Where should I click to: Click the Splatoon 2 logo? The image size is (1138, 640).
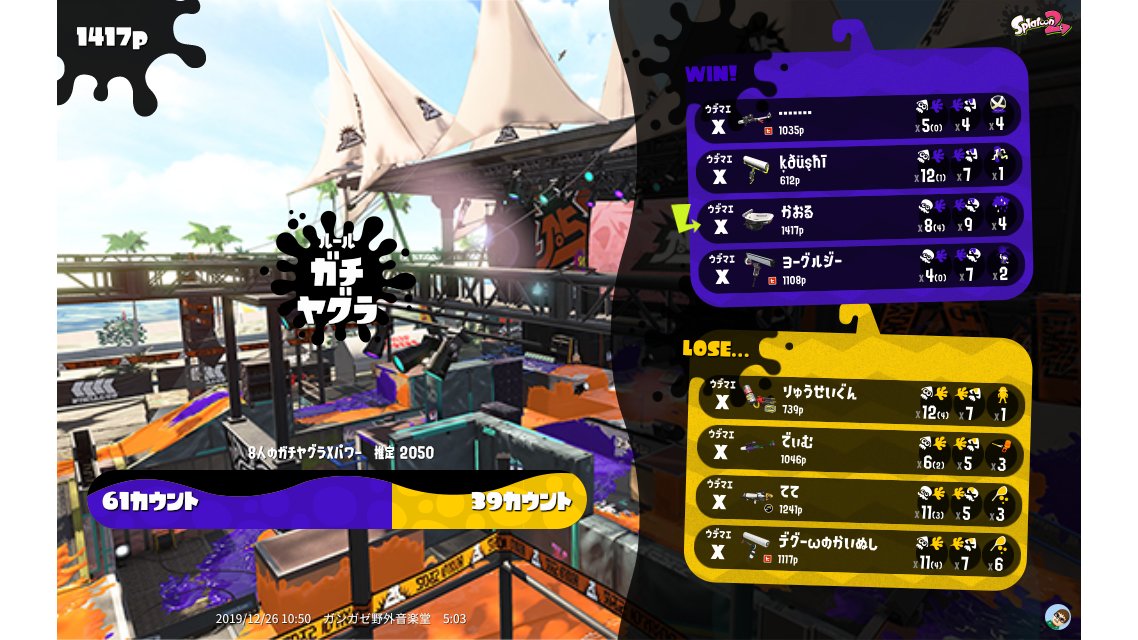1039,25
